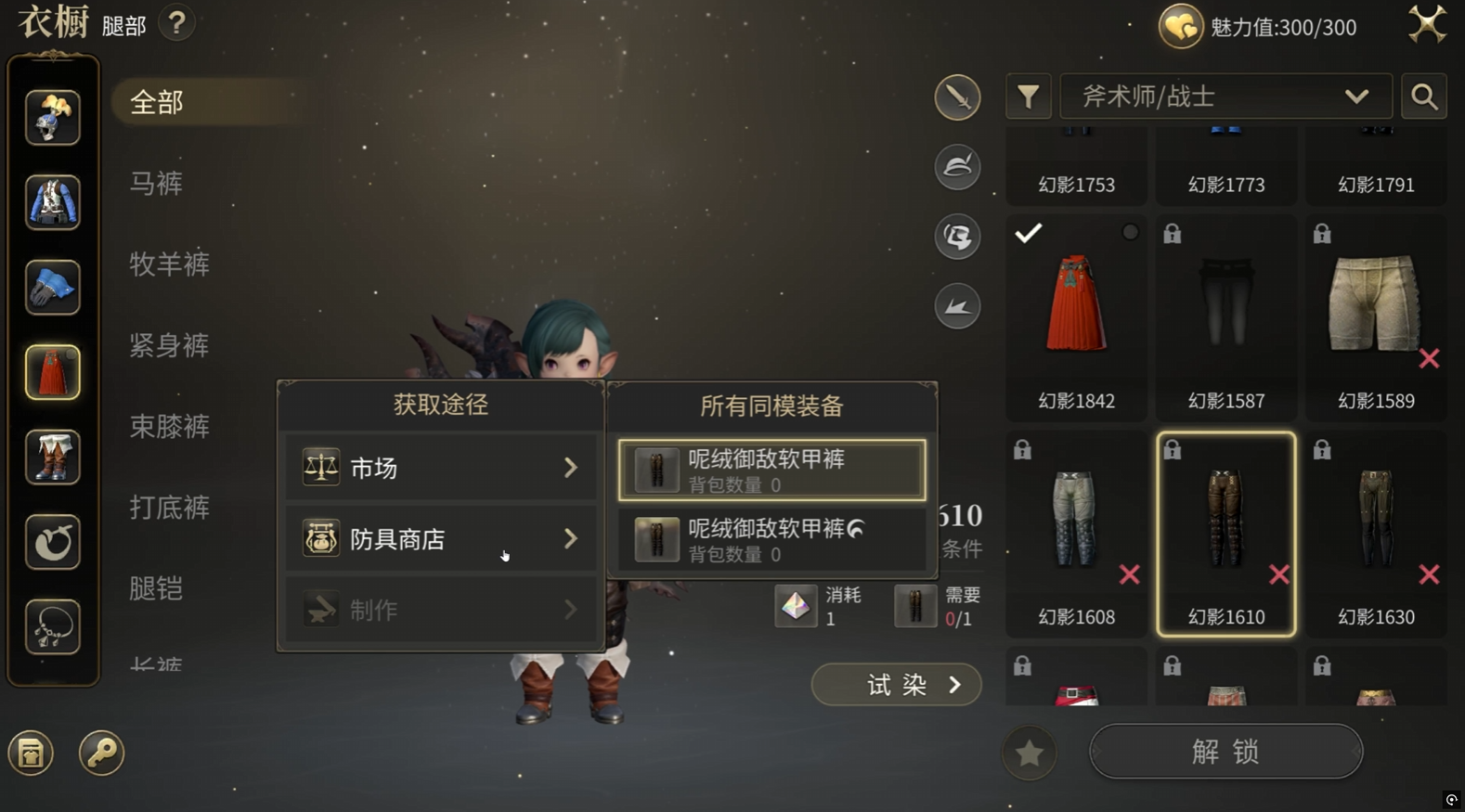Click the key icon at the bottom left

coord(101,754)
